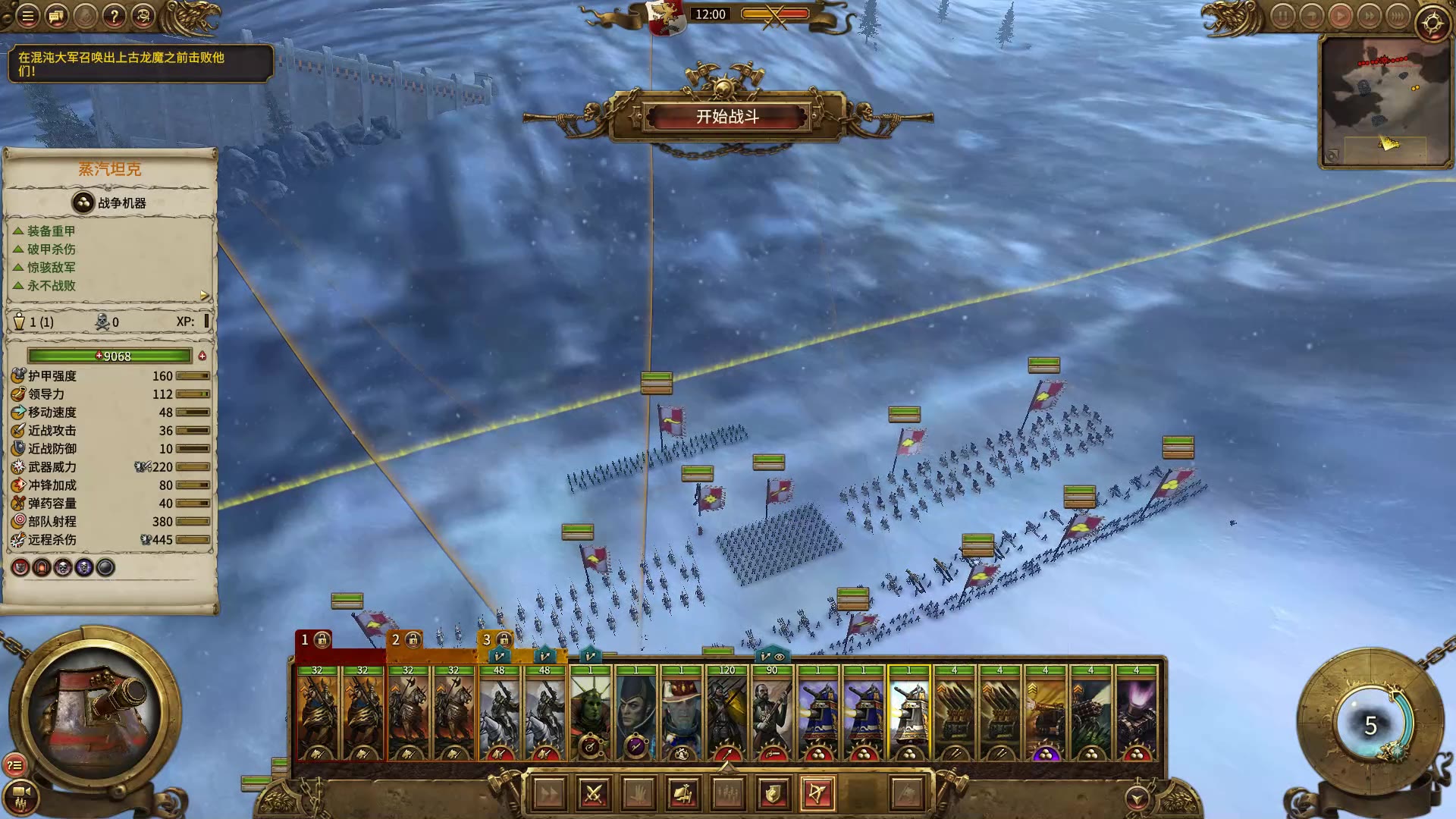
Task: Toggle the crossed swords melee mode button
Action: pyautogui.click(x=594, y=794)
